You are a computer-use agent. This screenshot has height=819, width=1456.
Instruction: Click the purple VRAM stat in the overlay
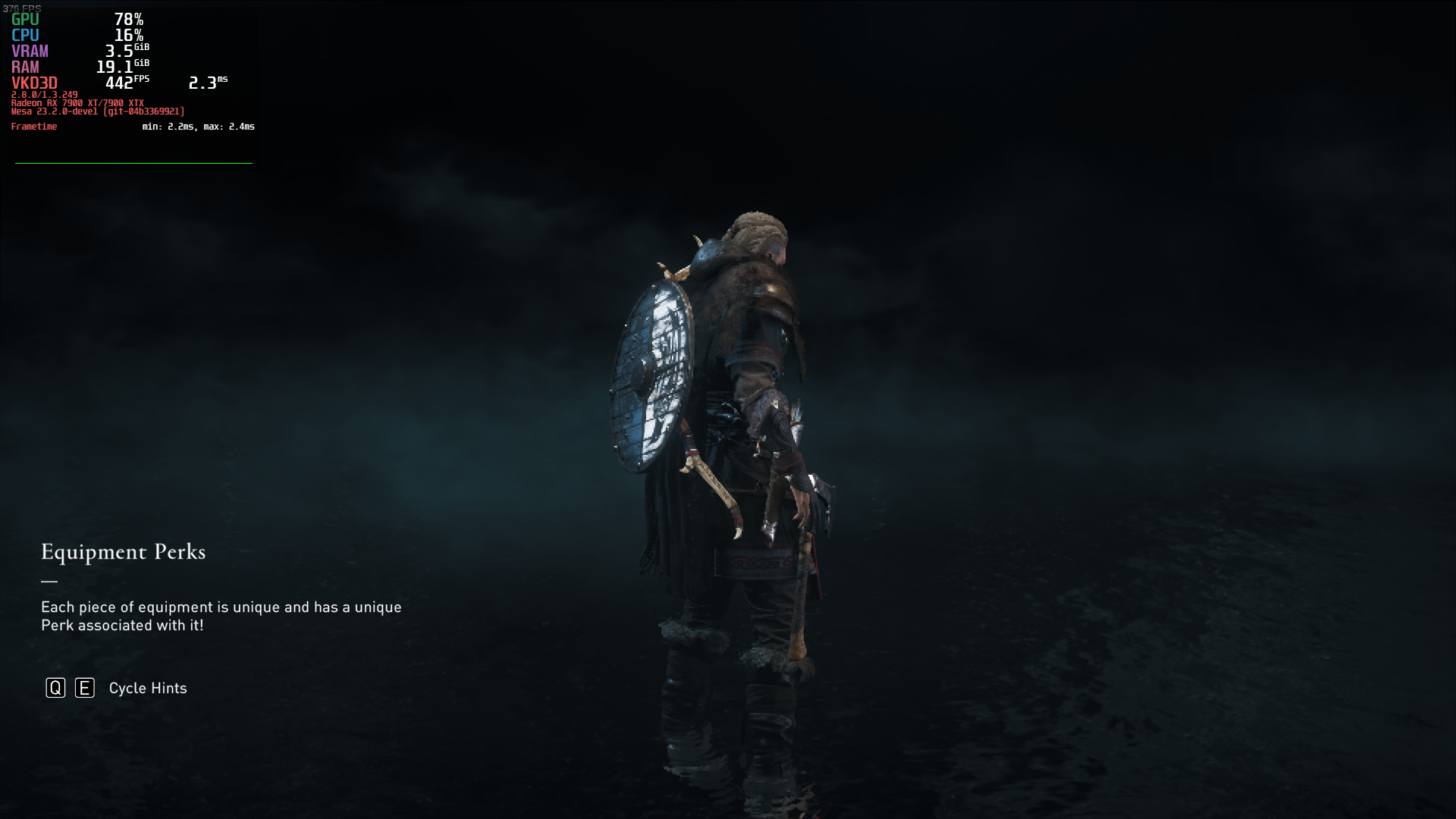pyautogui.click(x=30, y=51)
